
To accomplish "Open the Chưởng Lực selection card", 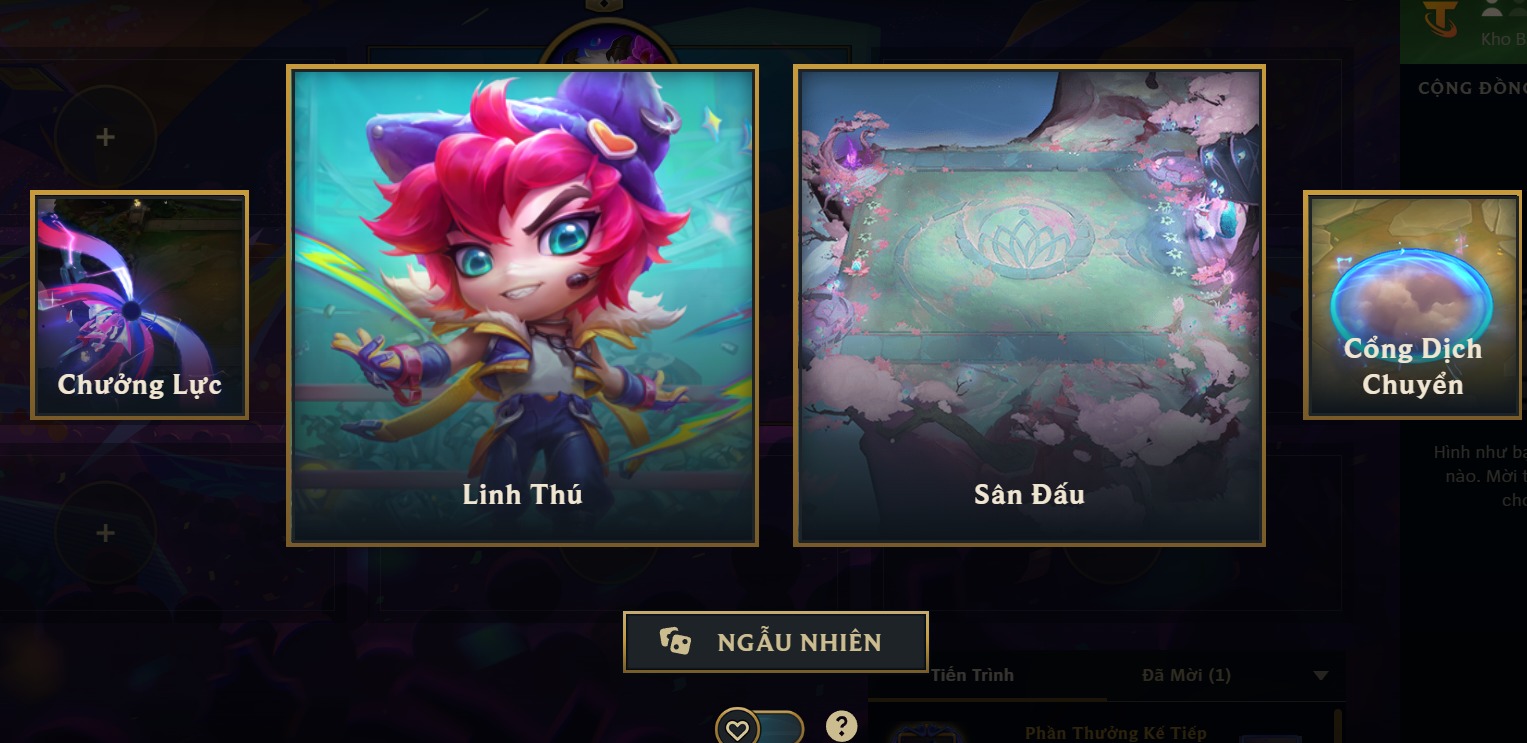I will pos(139,304).
